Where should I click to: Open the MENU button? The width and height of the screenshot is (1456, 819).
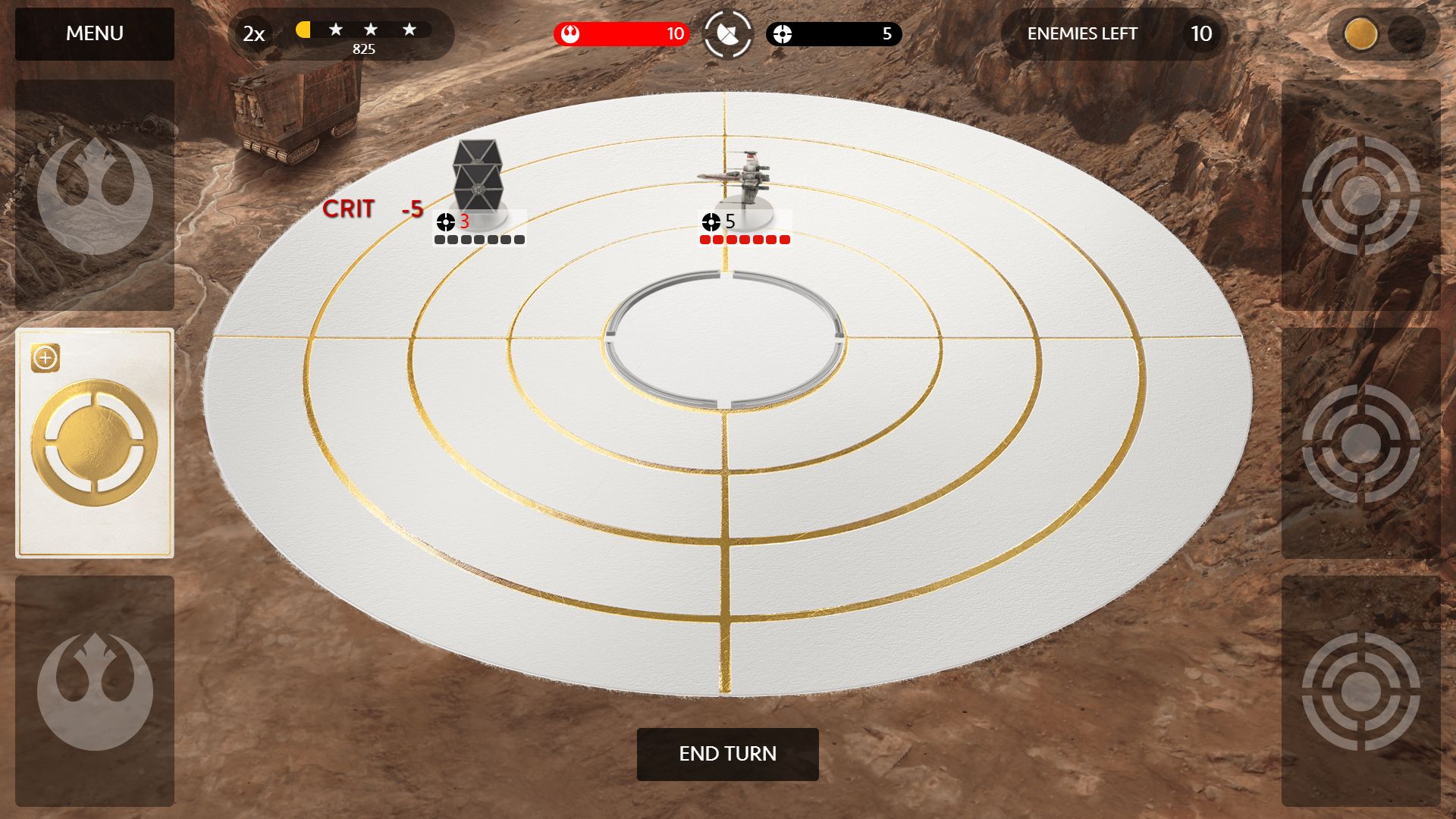click(95, 34)
